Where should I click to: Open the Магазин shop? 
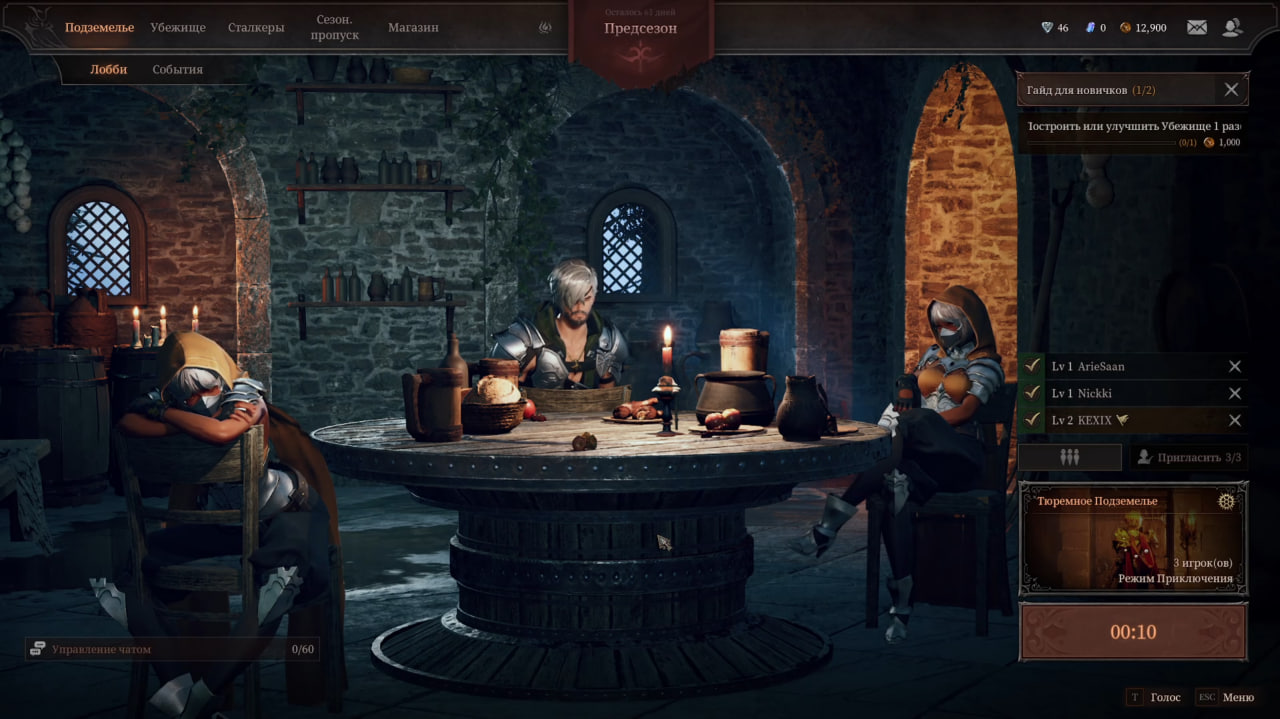[414, 27]
